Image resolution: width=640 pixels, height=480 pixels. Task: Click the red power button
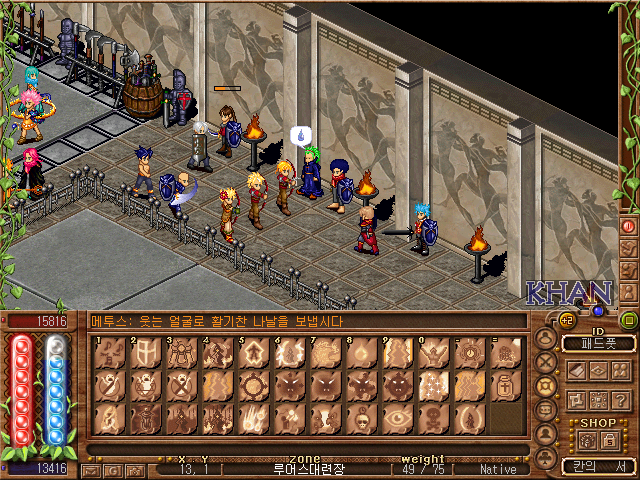tap(629, 226)
